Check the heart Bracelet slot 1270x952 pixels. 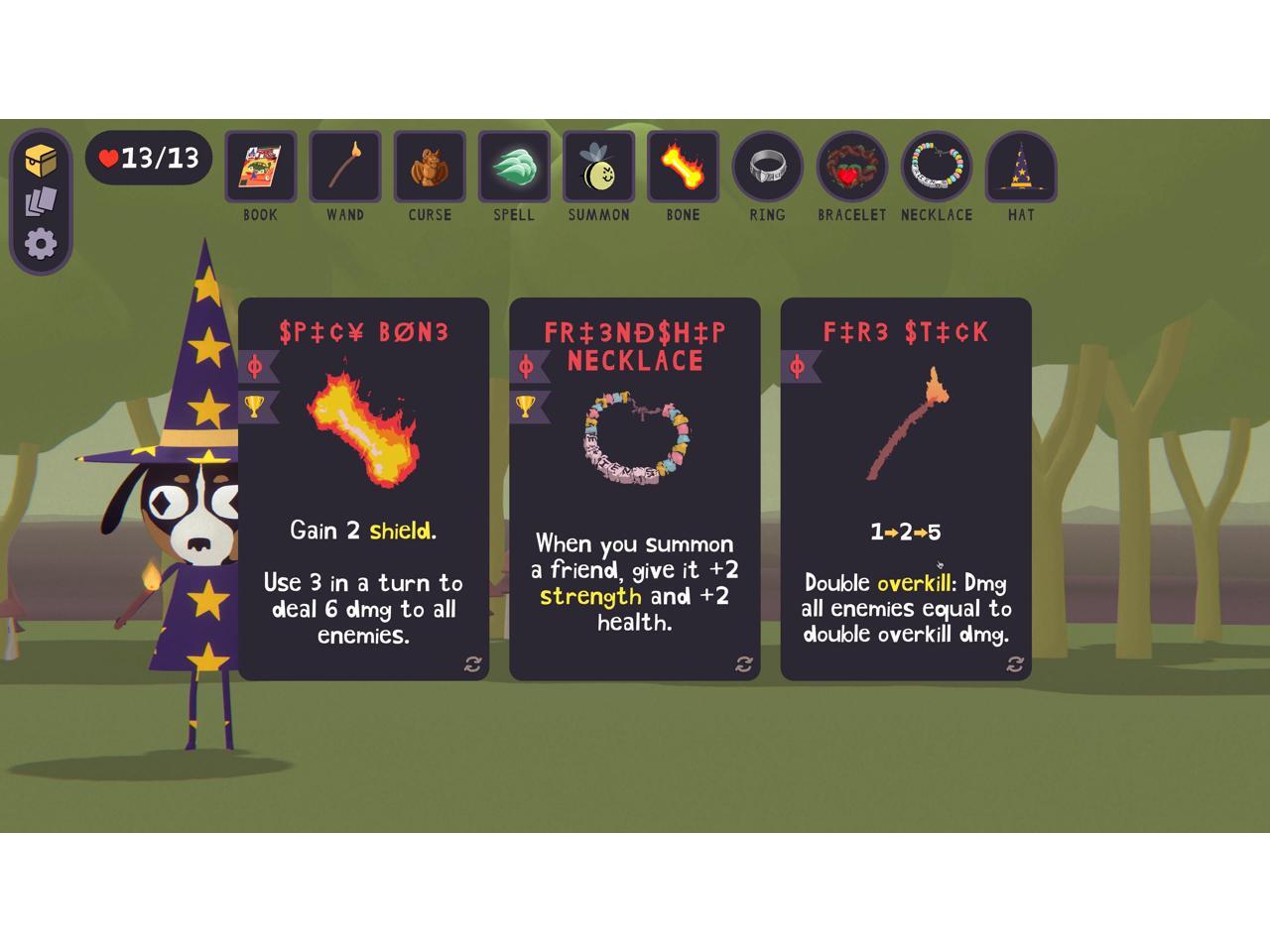click(x=851, y=167)
